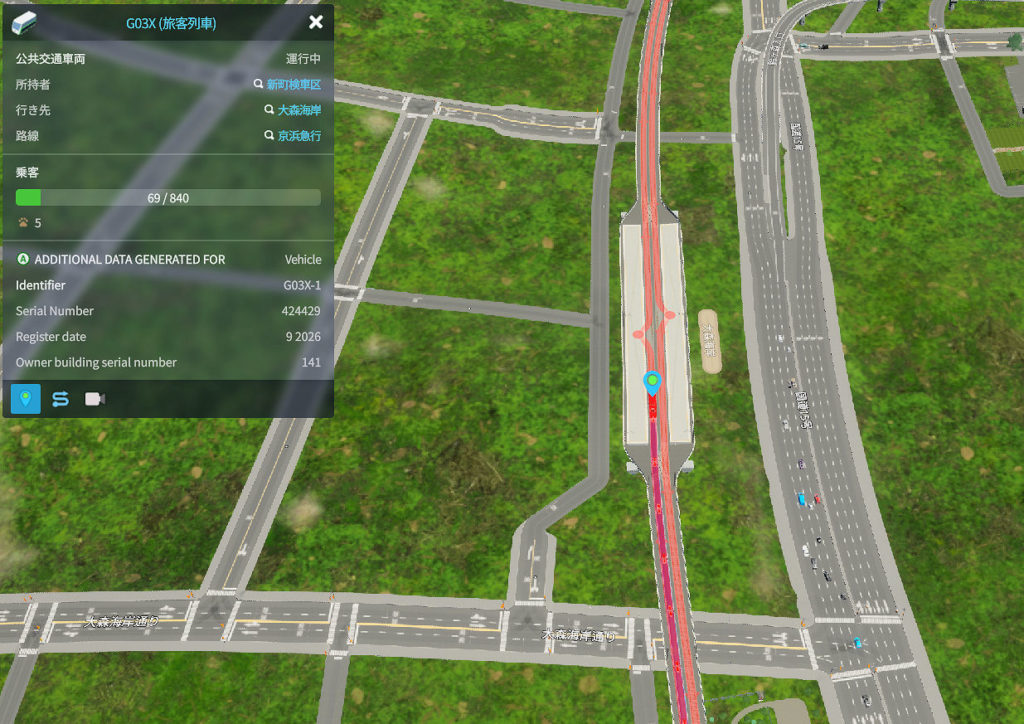
Task: Toggle the location pin focus button
Action: [x=26, y=399]
